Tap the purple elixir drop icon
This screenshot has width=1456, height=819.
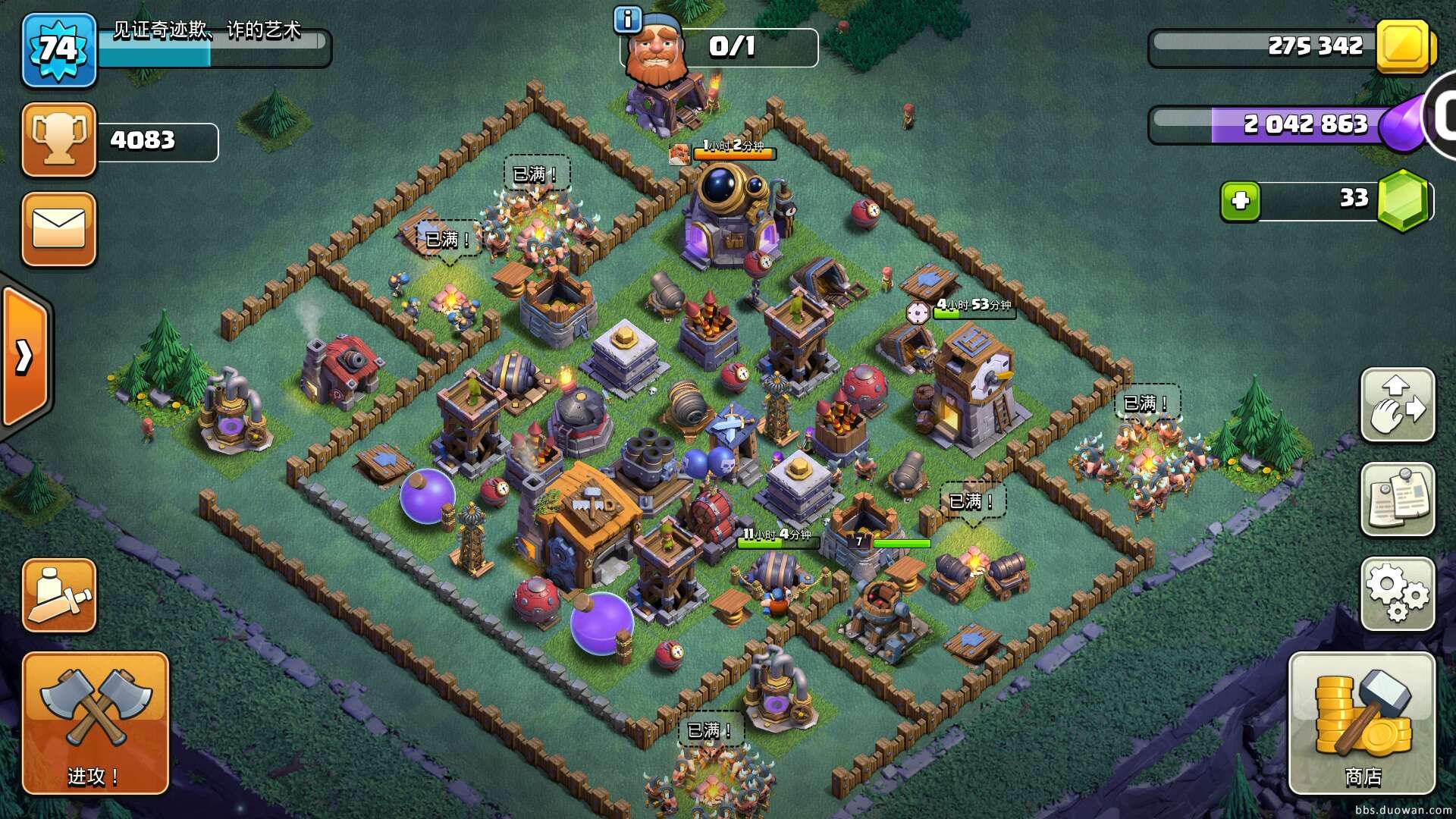coord(1403,124)
